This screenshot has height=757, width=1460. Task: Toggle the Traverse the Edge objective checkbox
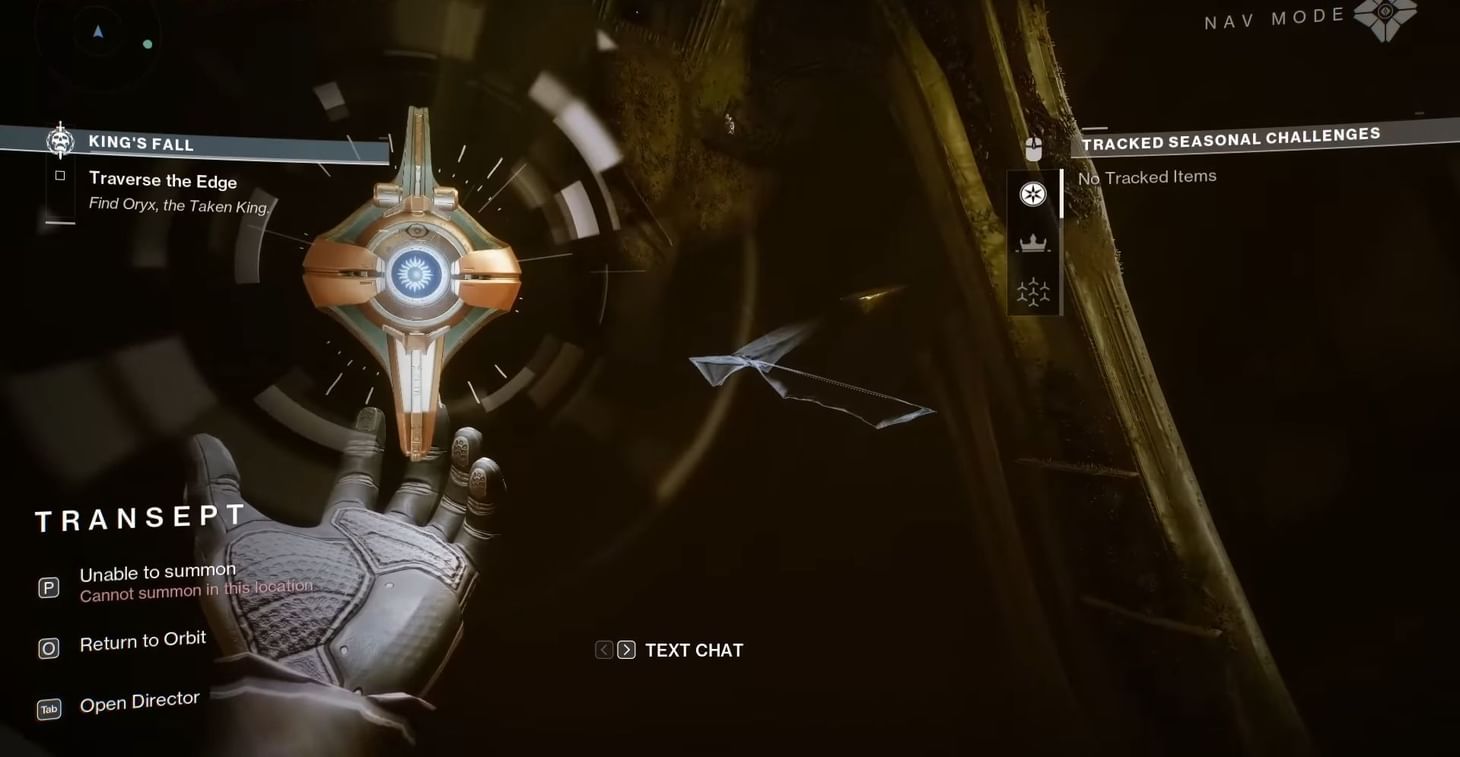point(60,174)
